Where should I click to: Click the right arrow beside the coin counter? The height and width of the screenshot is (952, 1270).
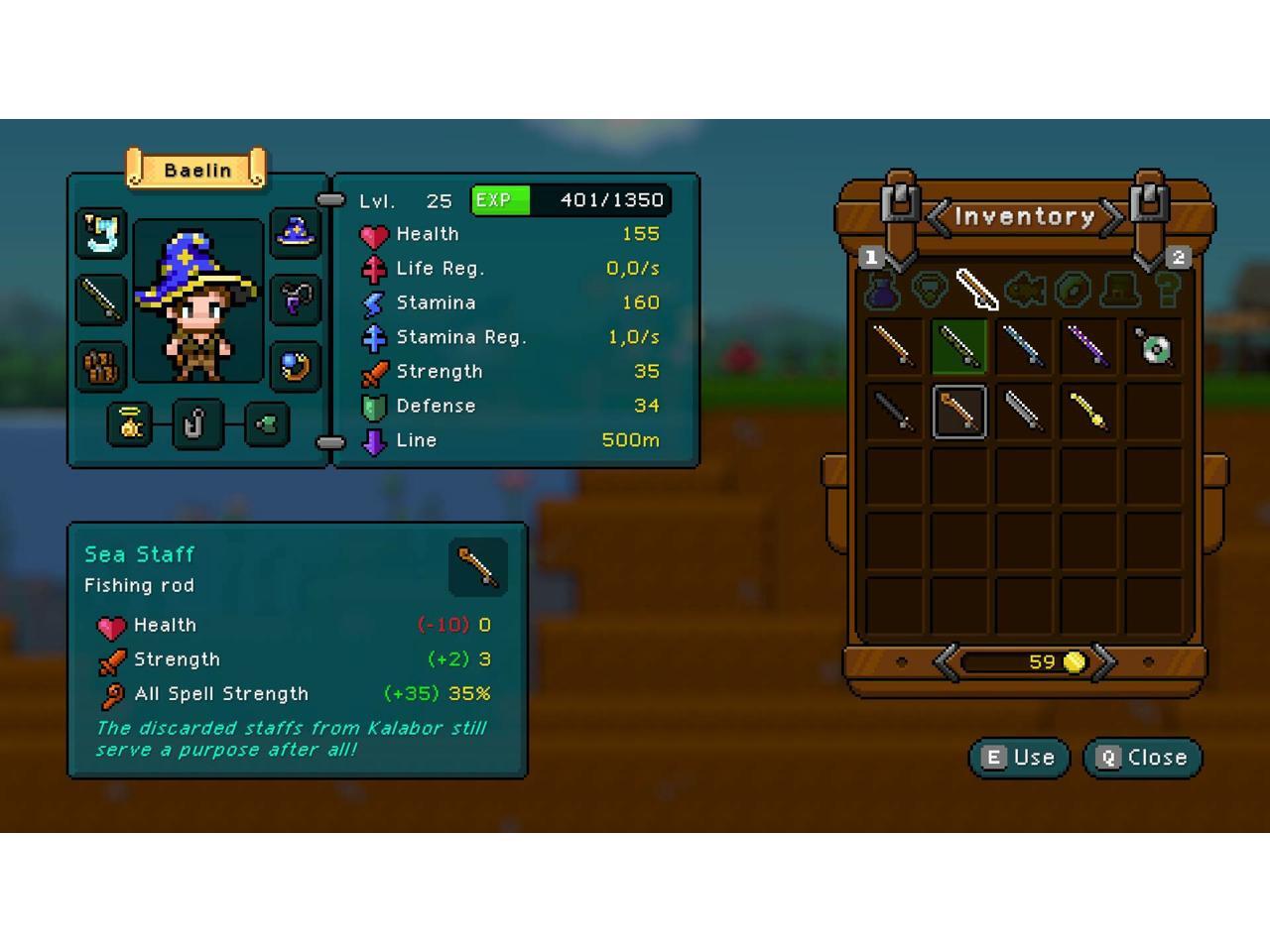tap(1104, 661)
